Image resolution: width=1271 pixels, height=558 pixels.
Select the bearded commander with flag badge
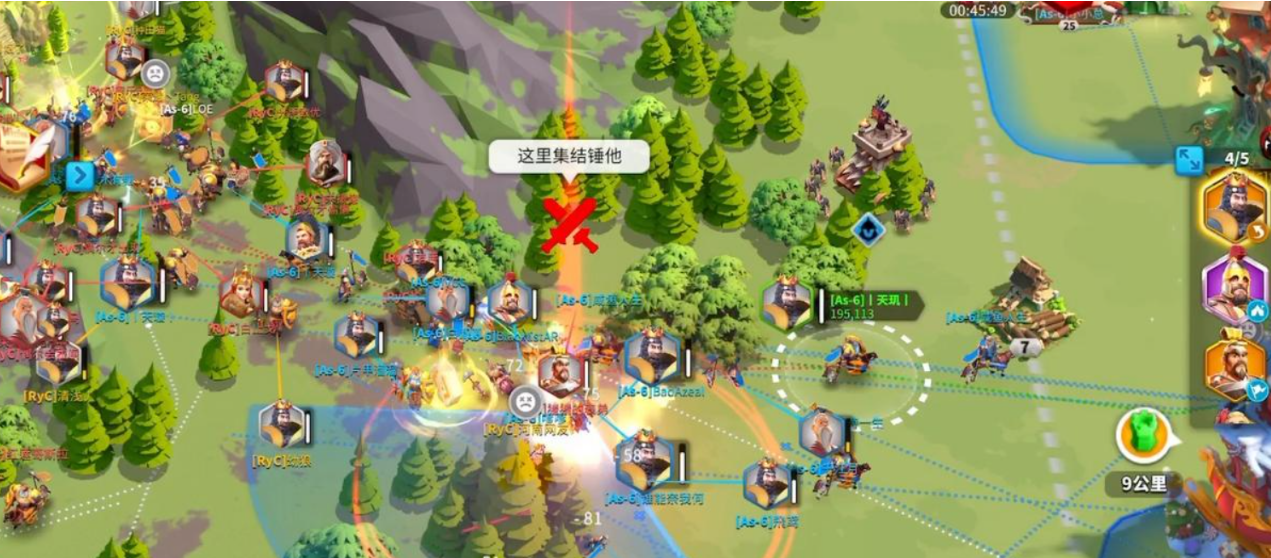(1235, 368)
